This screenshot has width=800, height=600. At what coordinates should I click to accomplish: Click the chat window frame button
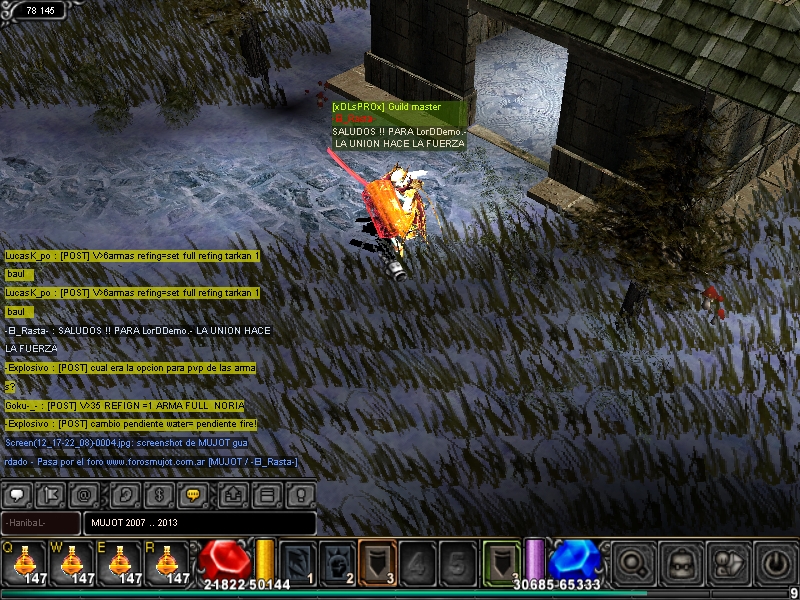point(266,494)
